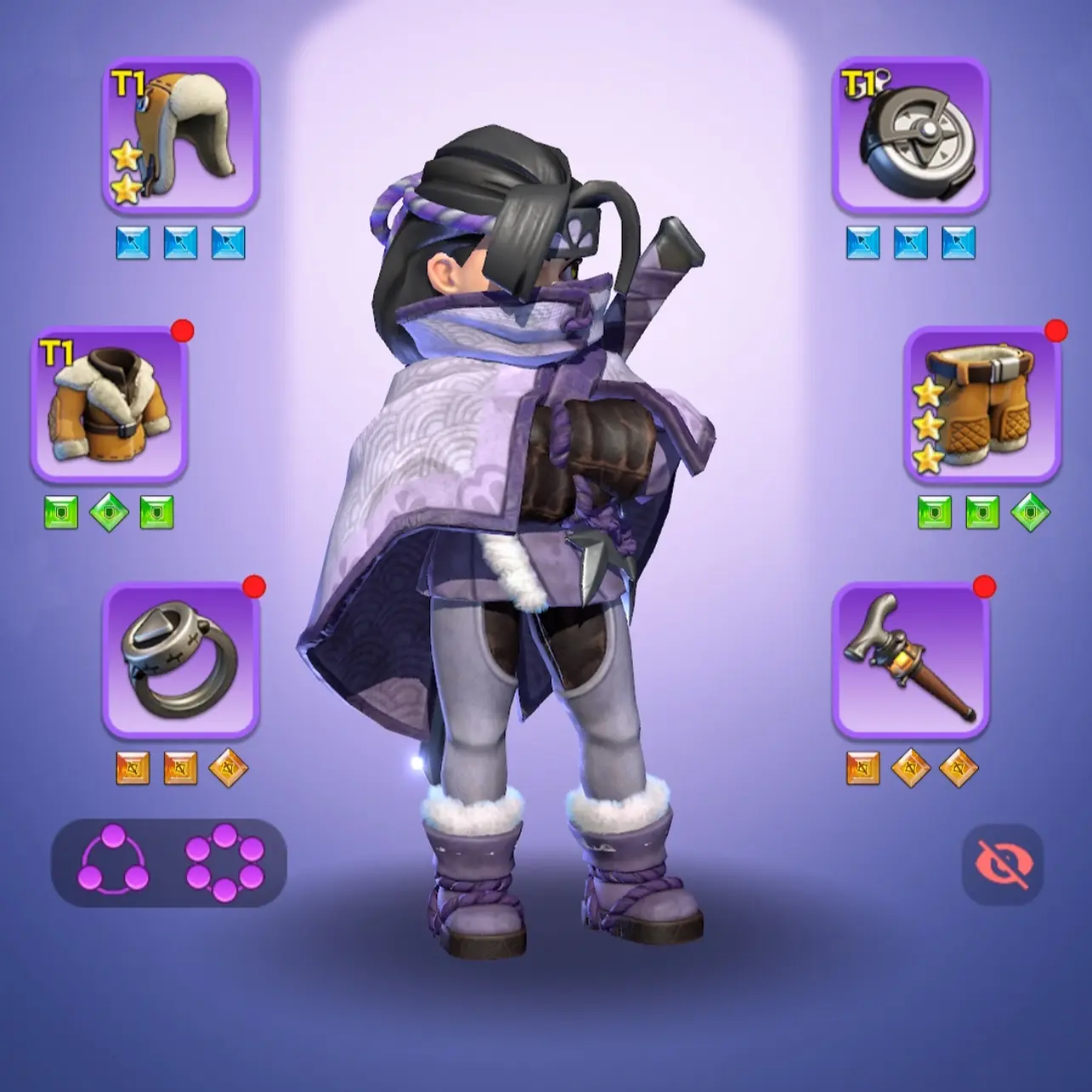
Task: Select the round metal gadget slot
Action: [x=910, y=134]
